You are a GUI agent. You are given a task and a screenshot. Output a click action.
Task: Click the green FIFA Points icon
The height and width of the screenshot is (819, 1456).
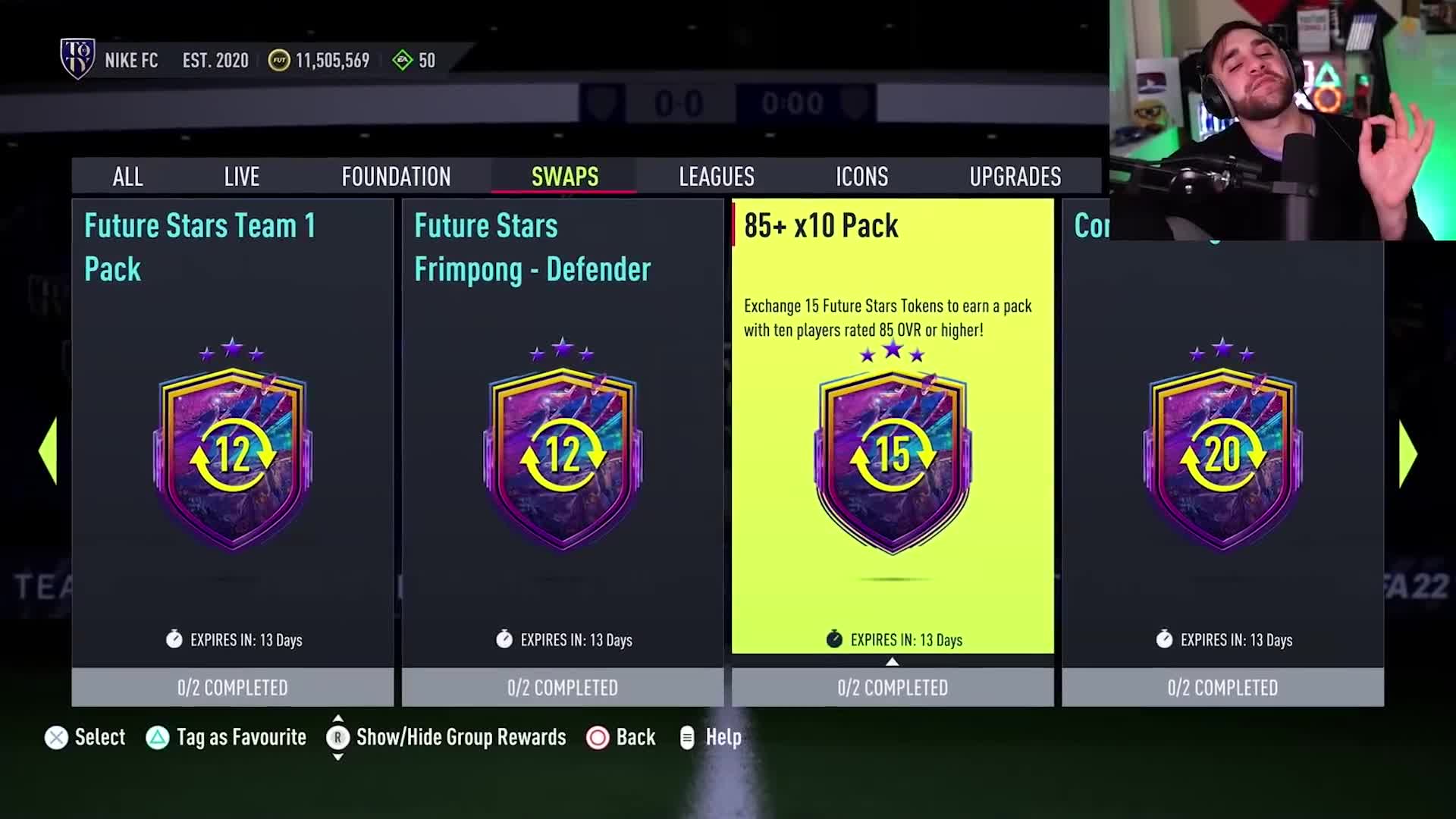[x=403, y=60]
